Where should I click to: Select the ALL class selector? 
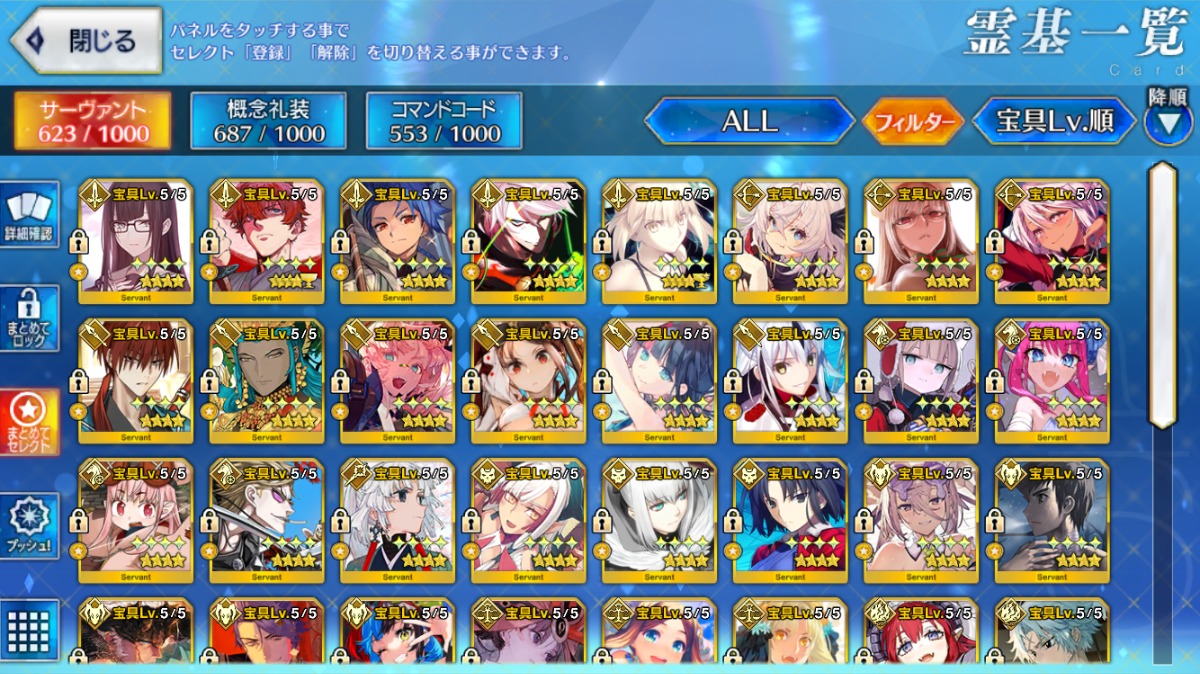click(x=750, y=121)
